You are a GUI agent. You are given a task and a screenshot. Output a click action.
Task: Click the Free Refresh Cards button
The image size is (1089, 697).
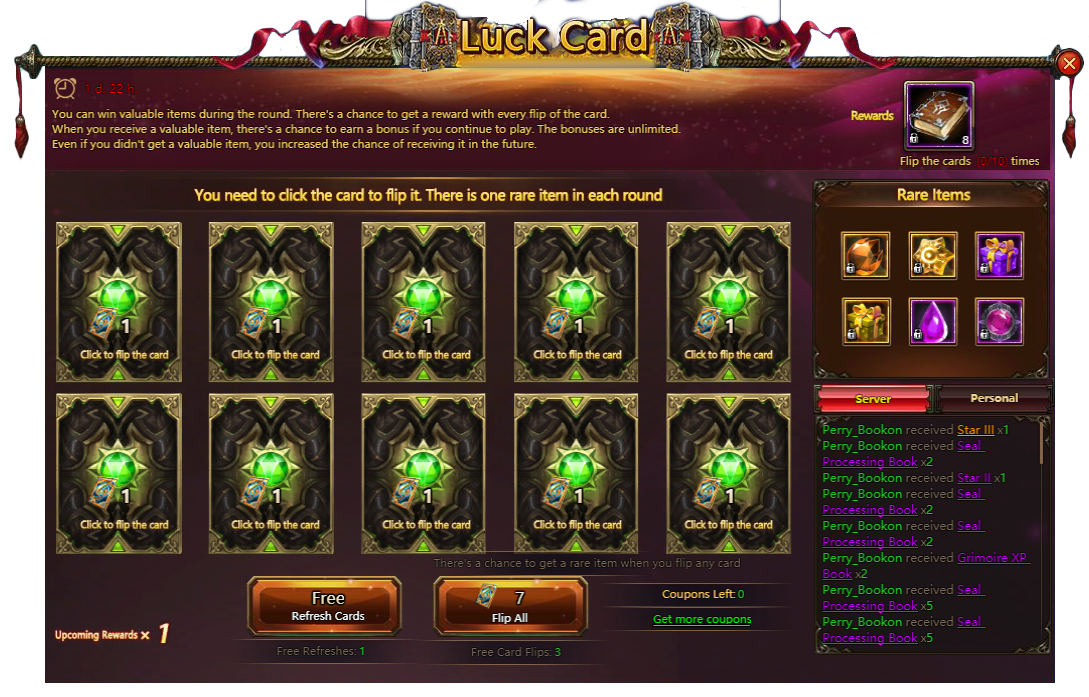pos(328,606)
